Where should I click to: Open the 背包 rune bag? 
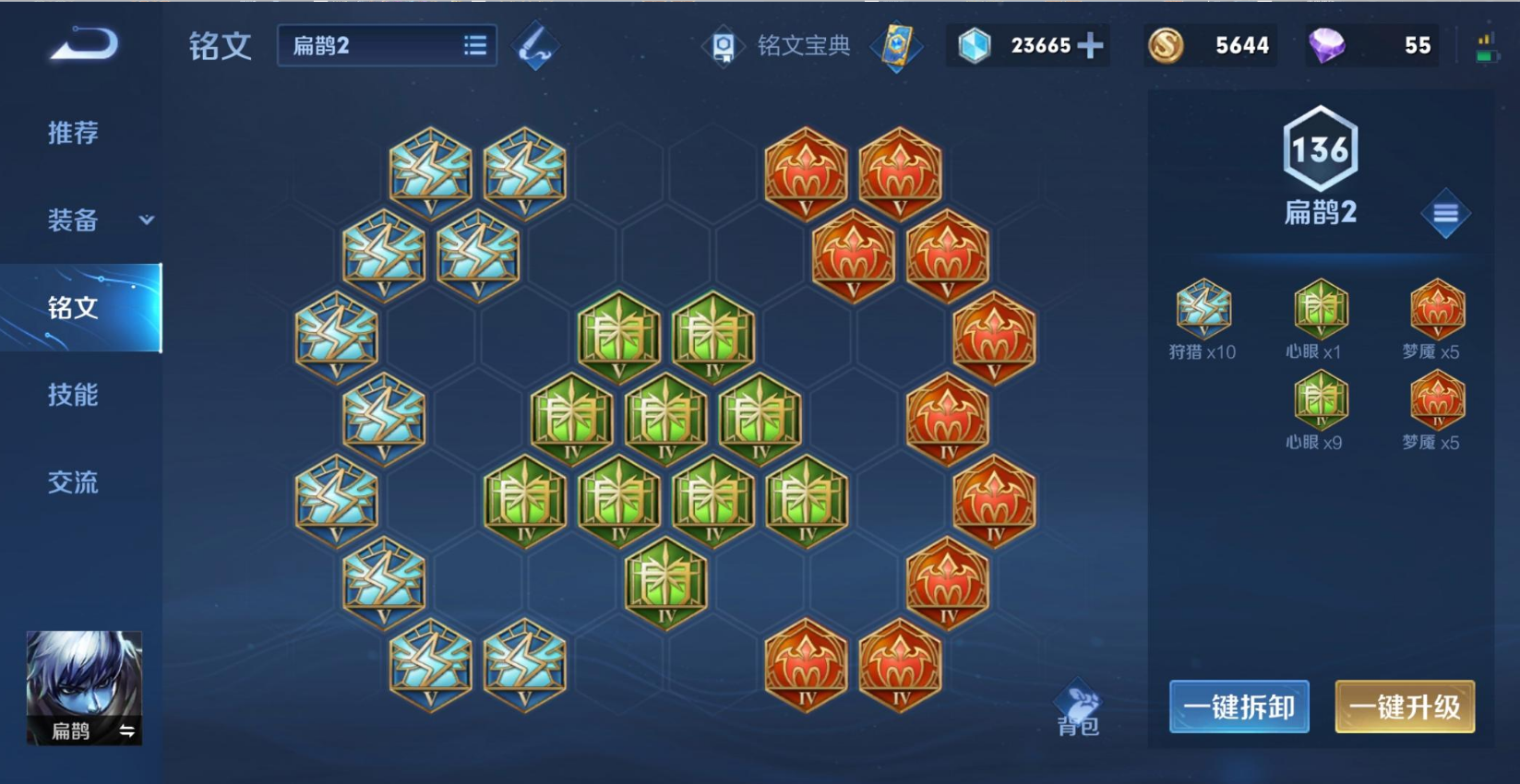(1078, 710)
